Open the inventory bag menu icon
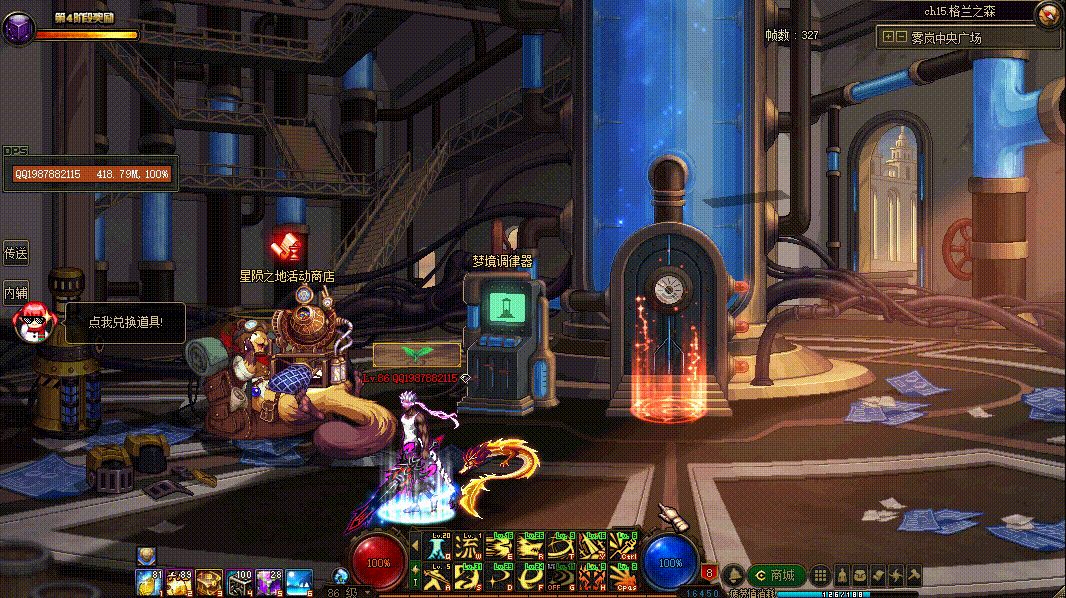This screenshot has height=598, width=1066. [x=860, y=576]
